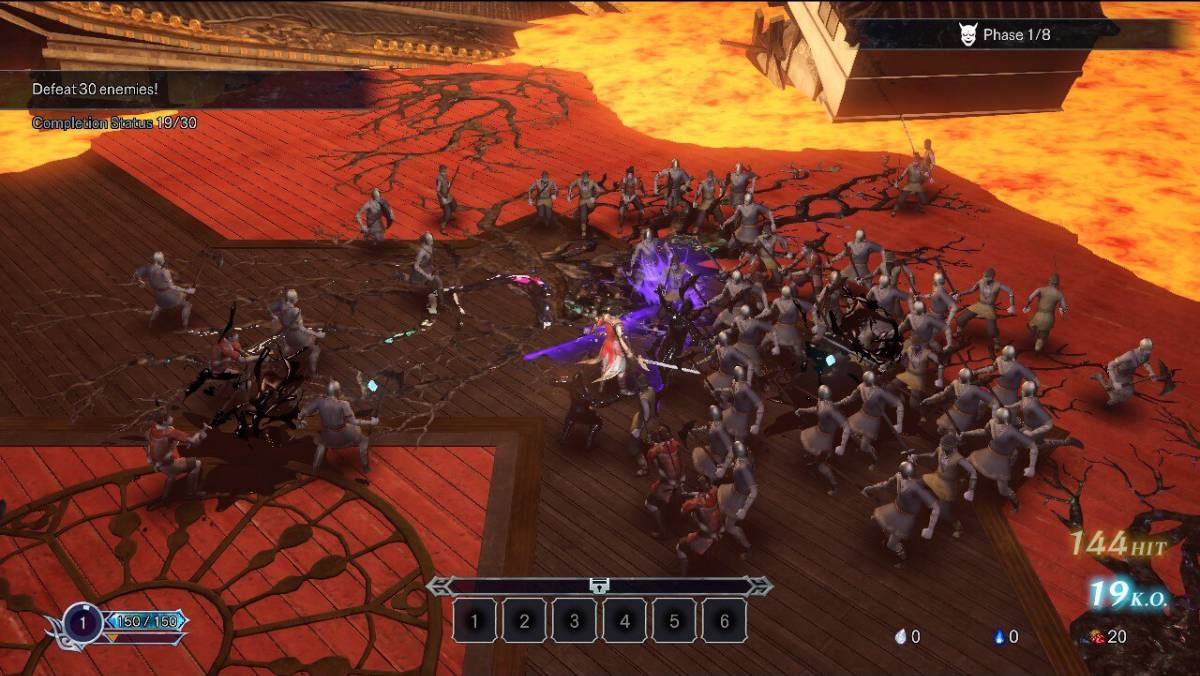Select the player level orb

(x=84, y=624)
